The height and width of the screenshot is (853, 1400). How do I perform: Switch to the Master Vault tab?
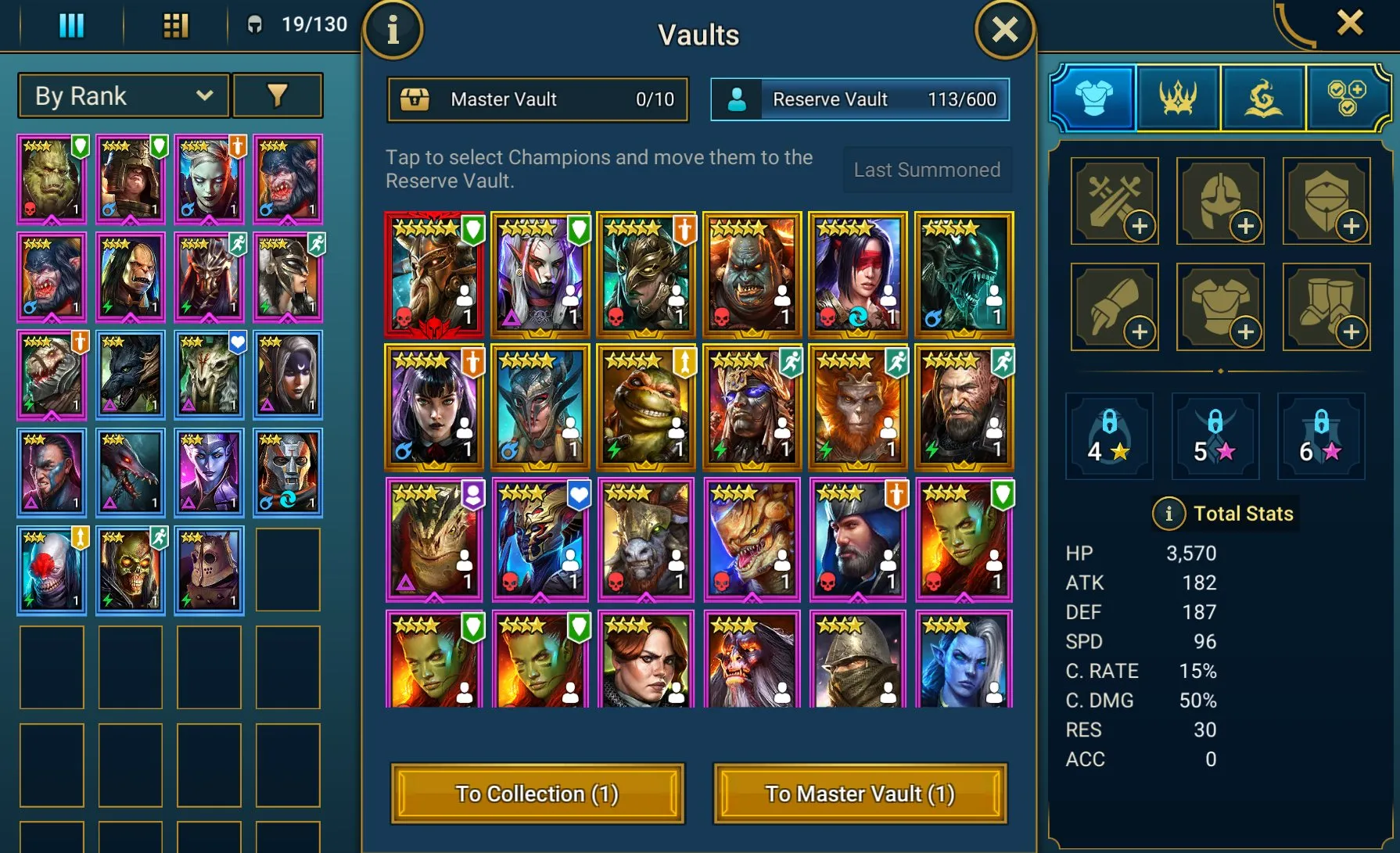(537, 99)
